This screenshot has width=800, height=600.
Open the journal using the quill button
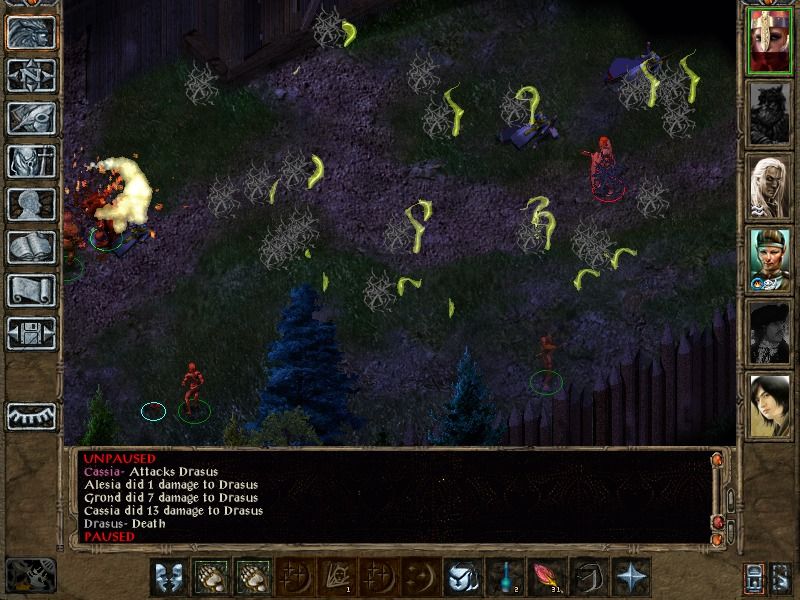click(31, 117)
